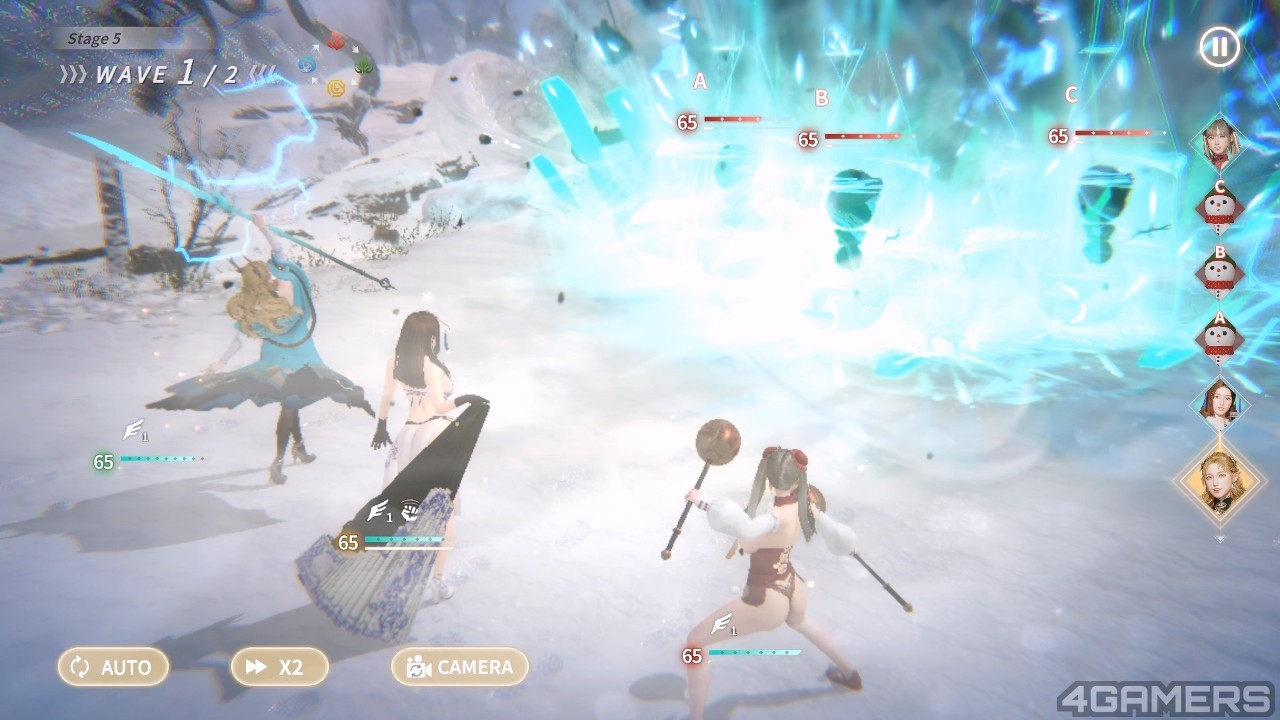1280x720 pixels.
Task: Select snowman B in turn order
Action: (x=1219, y=272)
